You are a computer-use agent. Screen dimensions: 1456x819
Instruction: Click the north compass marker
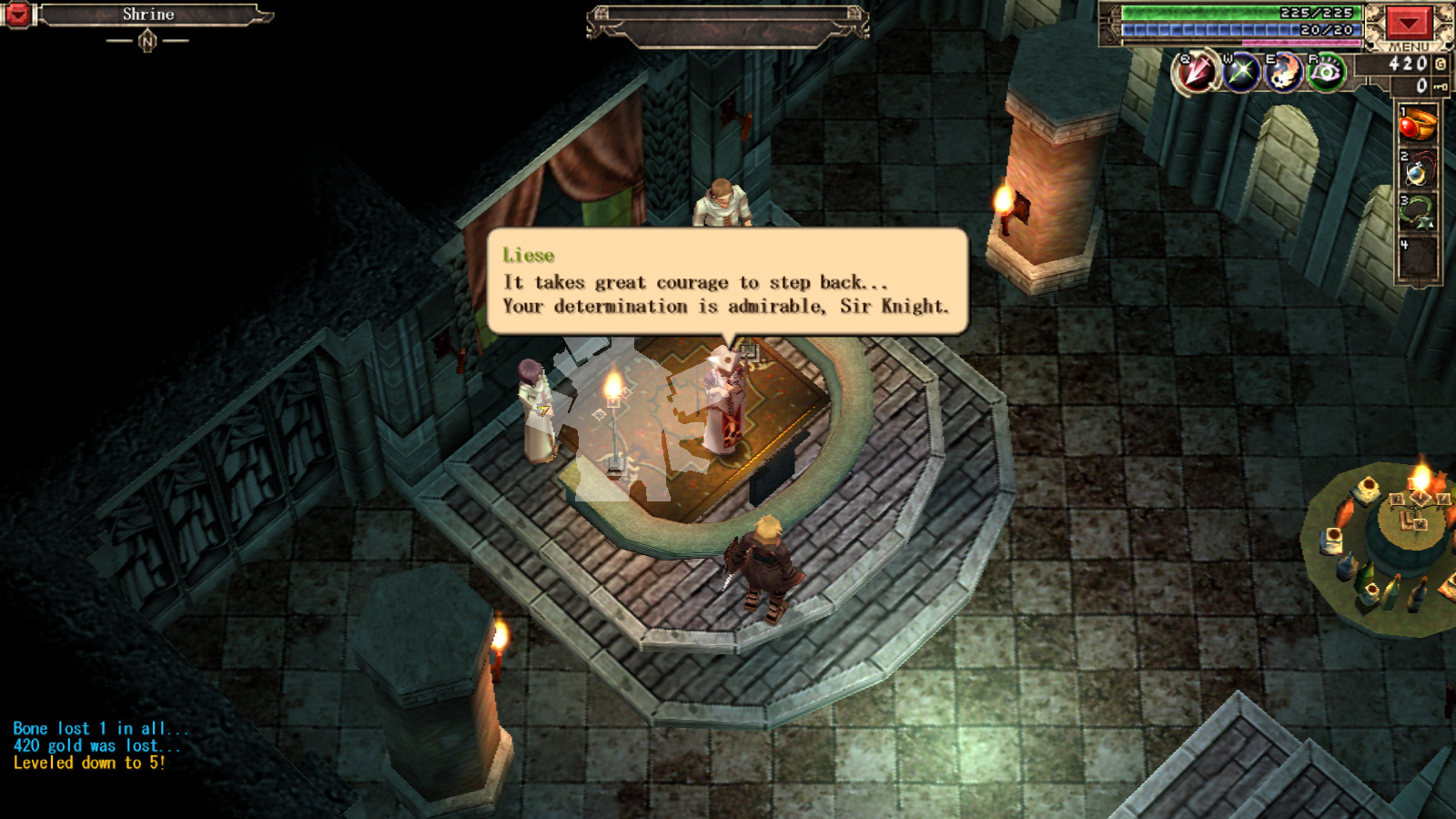point(147,41)
